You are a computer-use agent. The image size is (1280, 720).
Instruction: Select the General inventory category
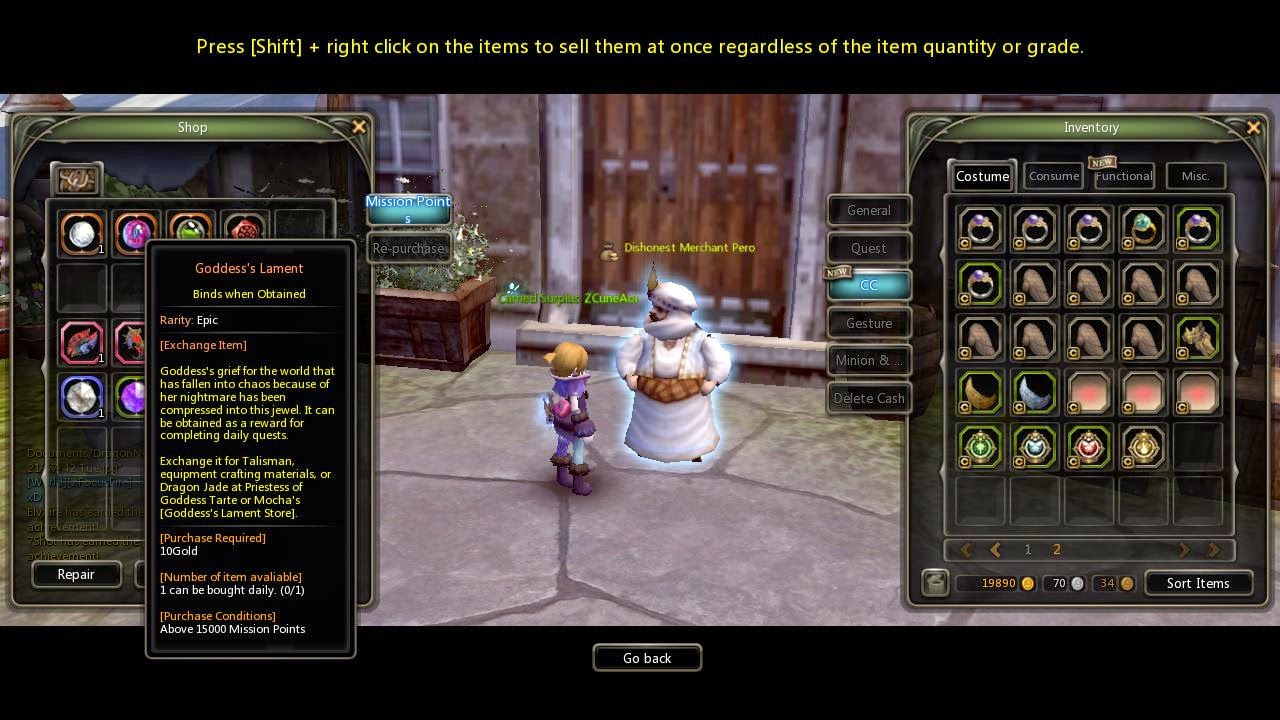click(868, 210)
